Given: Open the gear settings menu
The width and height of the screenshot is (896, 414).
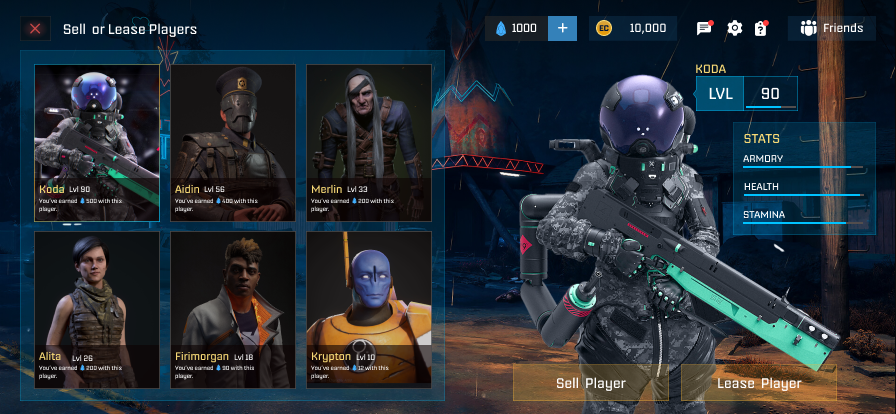Looking at the screenshot, I should tap(735, 28).
